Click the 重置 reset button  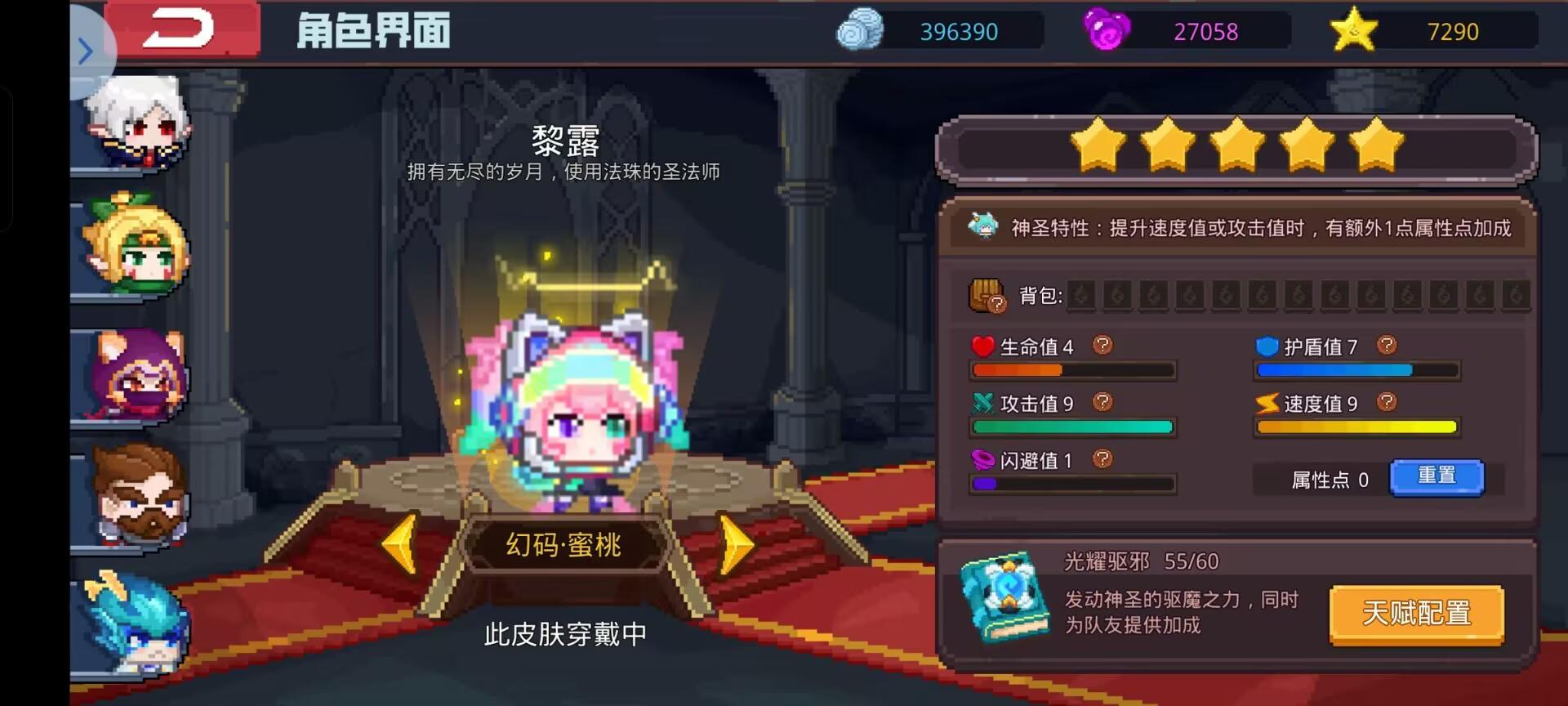pyautogui.click(x=1438, y=476)
